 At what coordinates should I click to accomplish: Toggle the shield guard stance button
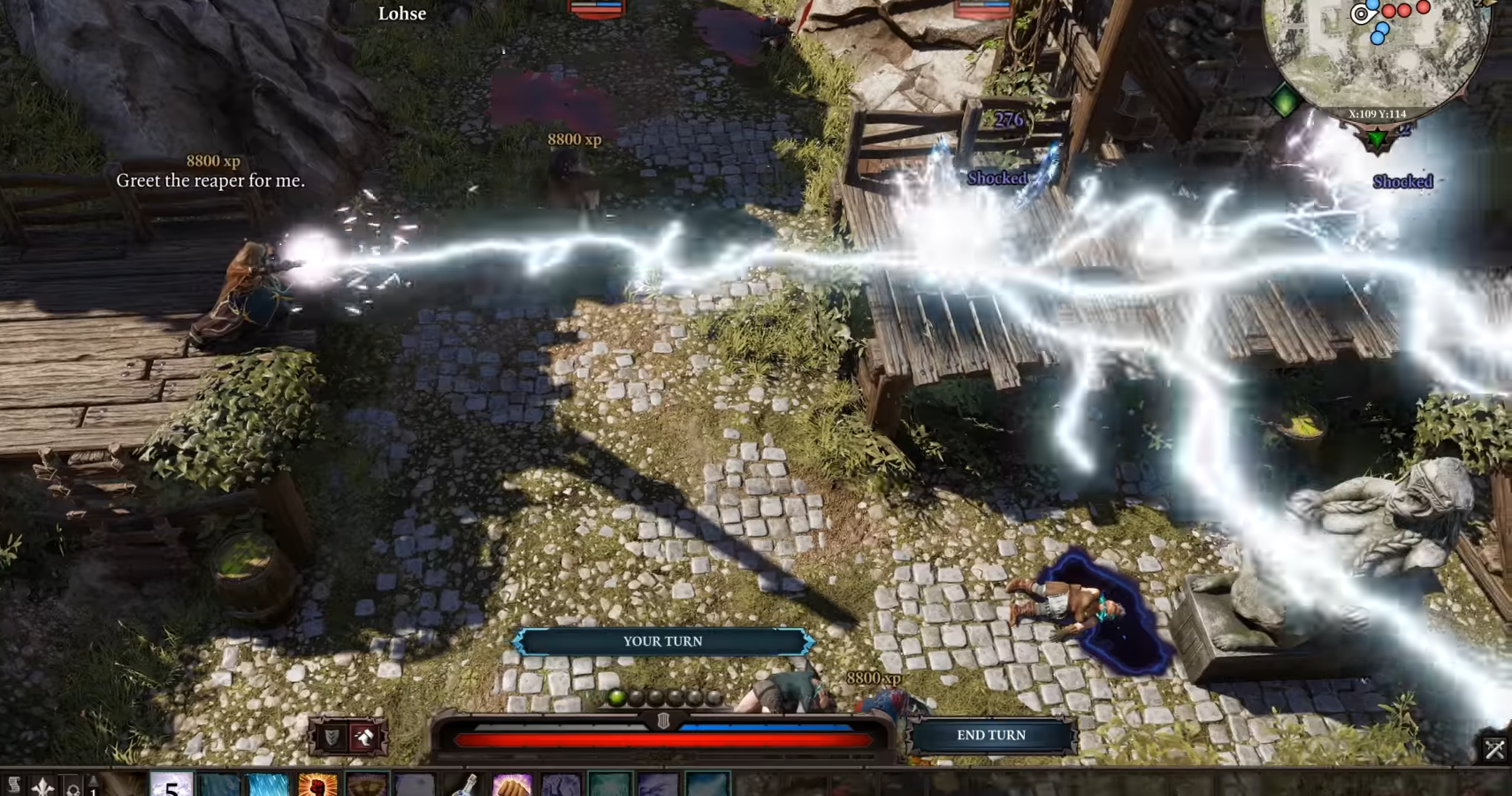tap(332, 737)
